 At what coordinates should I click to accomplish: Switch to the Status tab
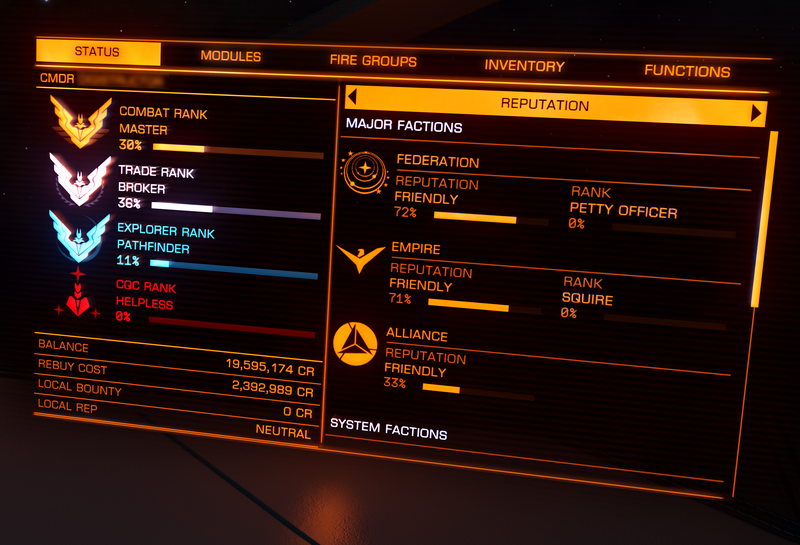click(97, 52)
